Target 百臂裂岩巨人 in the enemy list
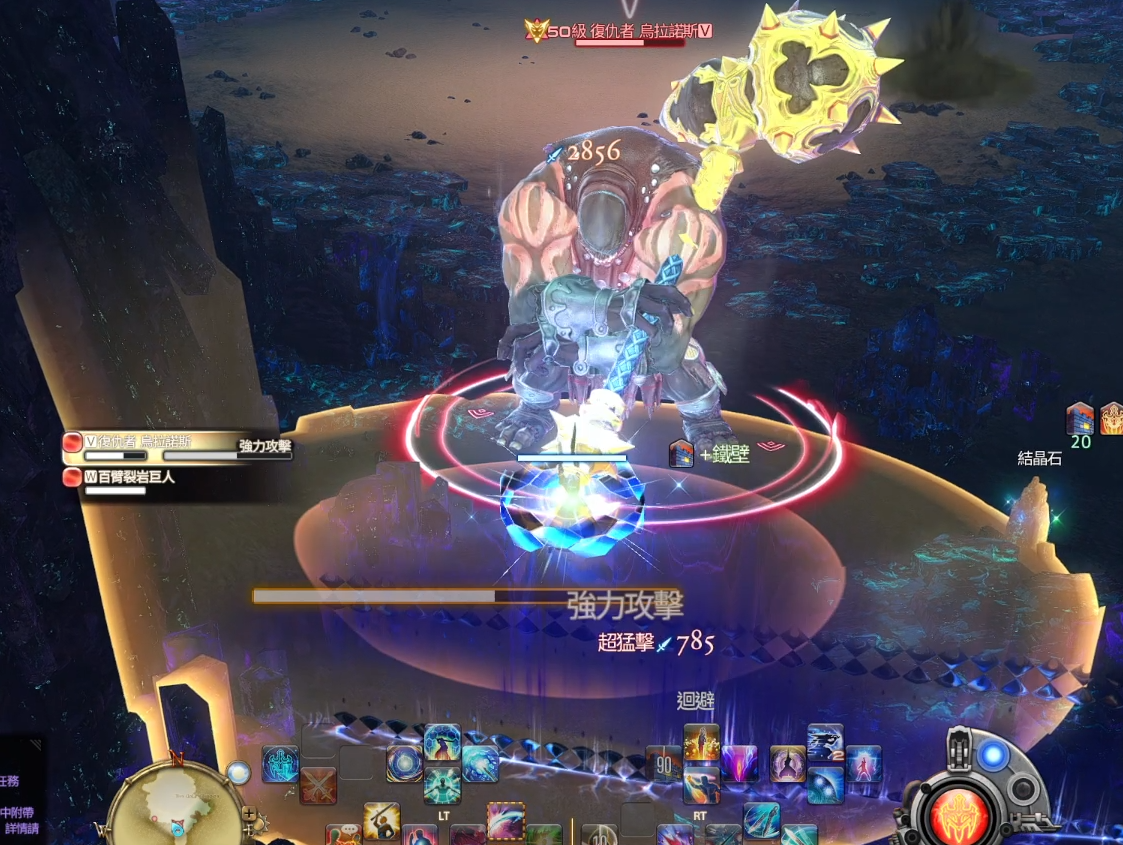Image resolution: width=1123 pixels, height=845 pixels. pos(132,477)
